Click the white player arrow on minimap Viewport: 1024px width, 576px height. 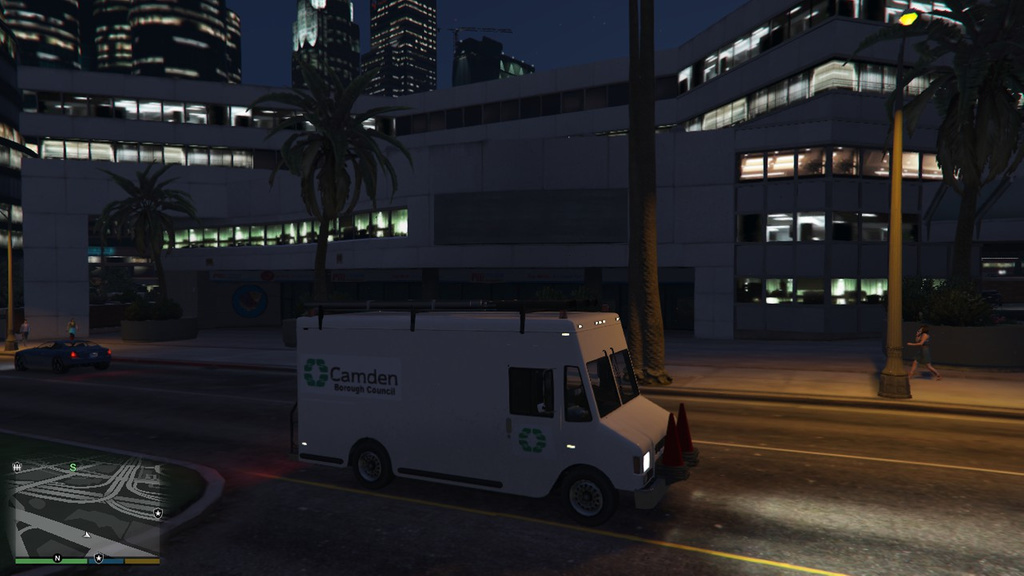[x=87, y=535]
